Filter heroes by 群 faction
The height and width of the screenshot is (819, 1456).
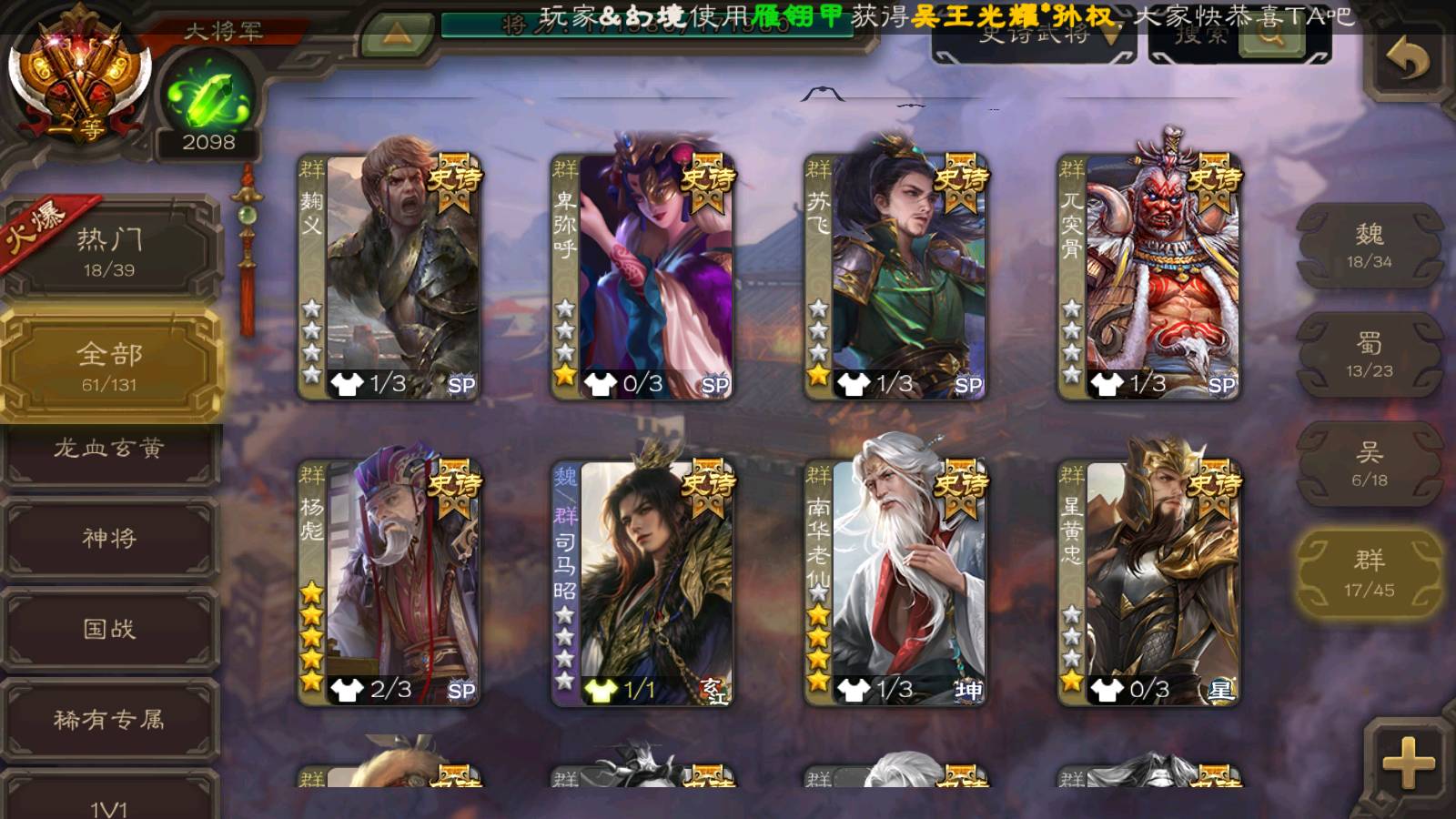coord(1369,574)
